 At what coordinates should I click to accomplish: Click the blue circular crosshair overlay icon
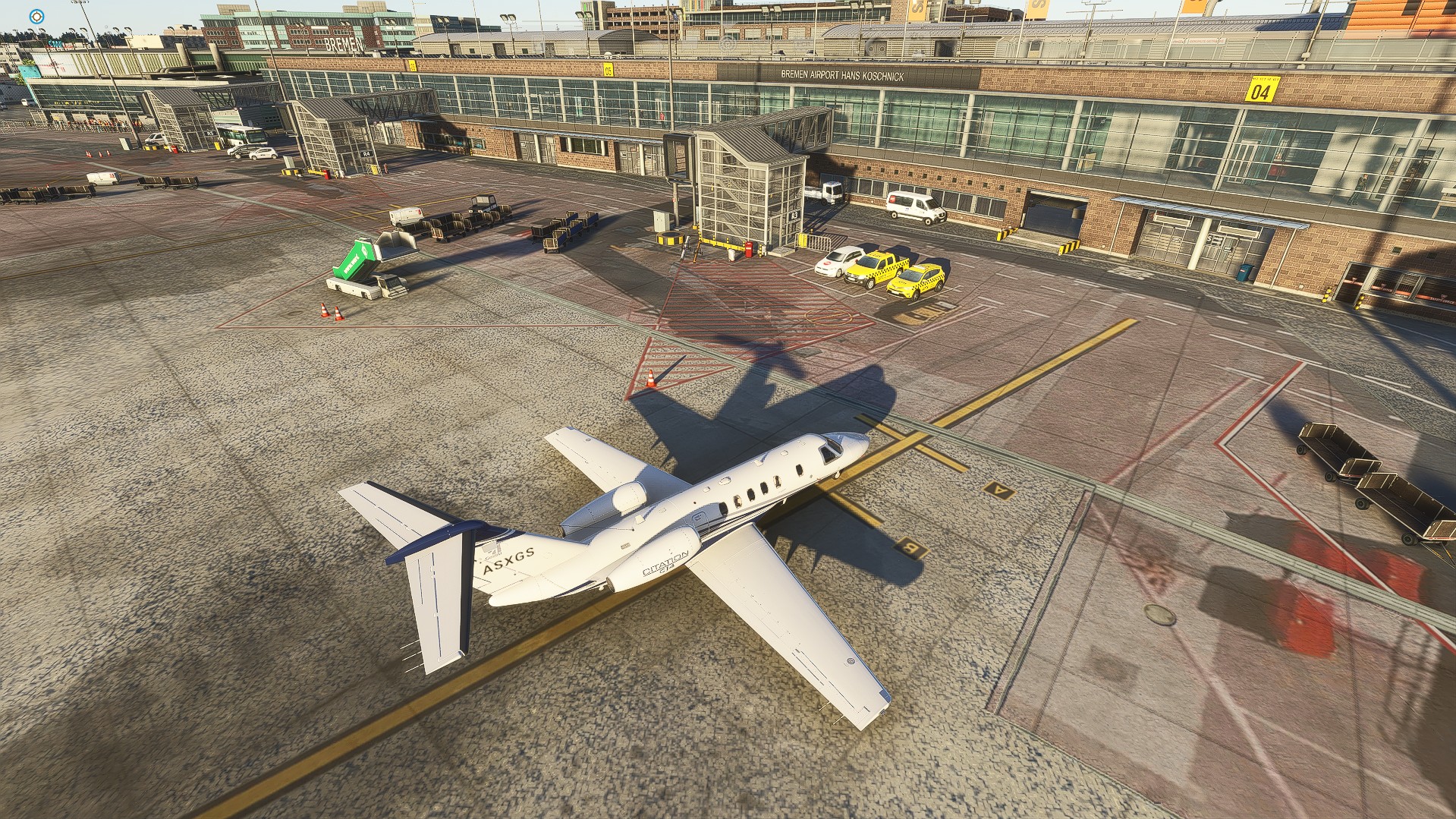(x=36, y=17)
